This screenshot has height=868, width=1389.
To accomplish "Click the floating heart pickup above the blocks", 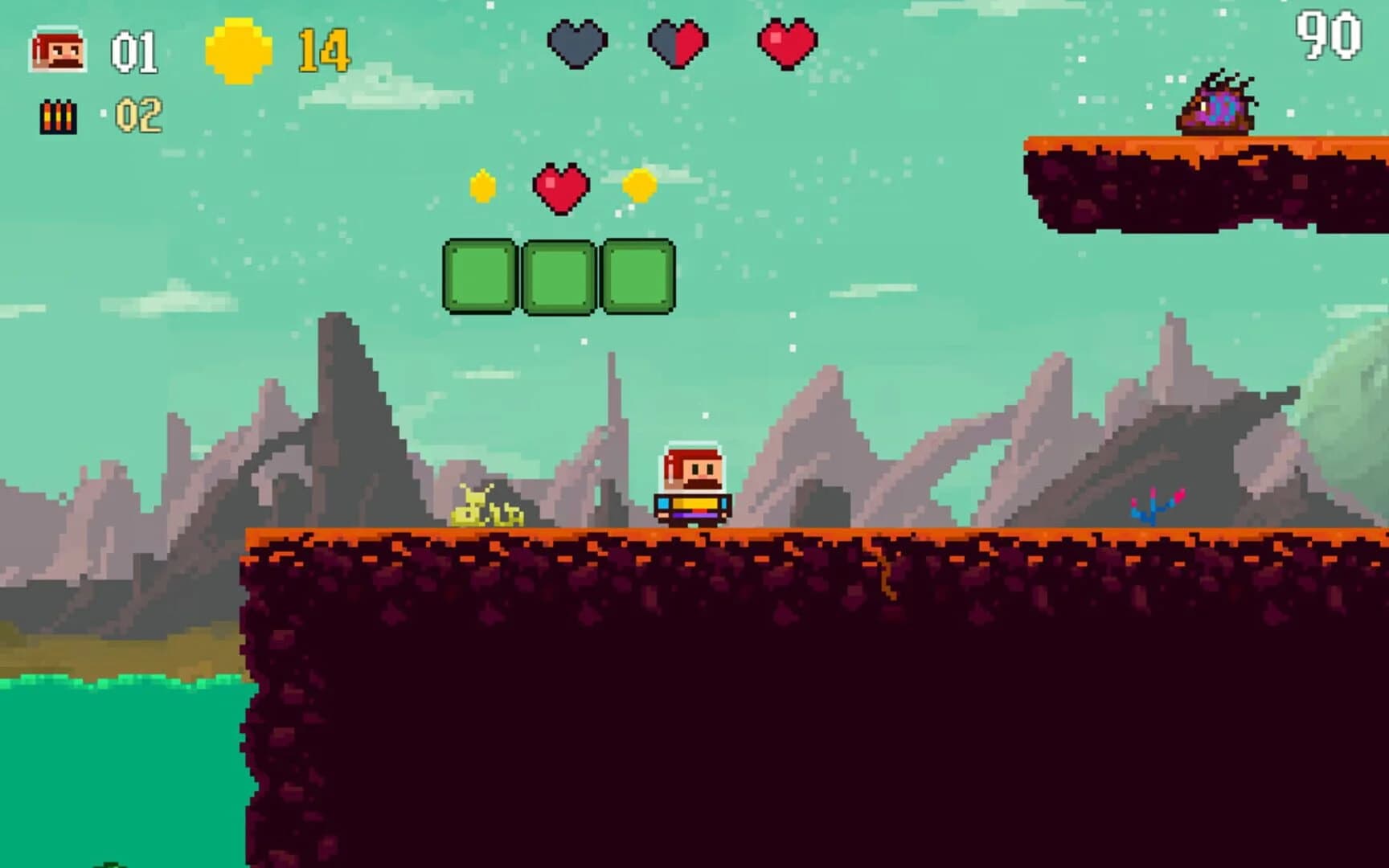I will (x=561, y=186).
